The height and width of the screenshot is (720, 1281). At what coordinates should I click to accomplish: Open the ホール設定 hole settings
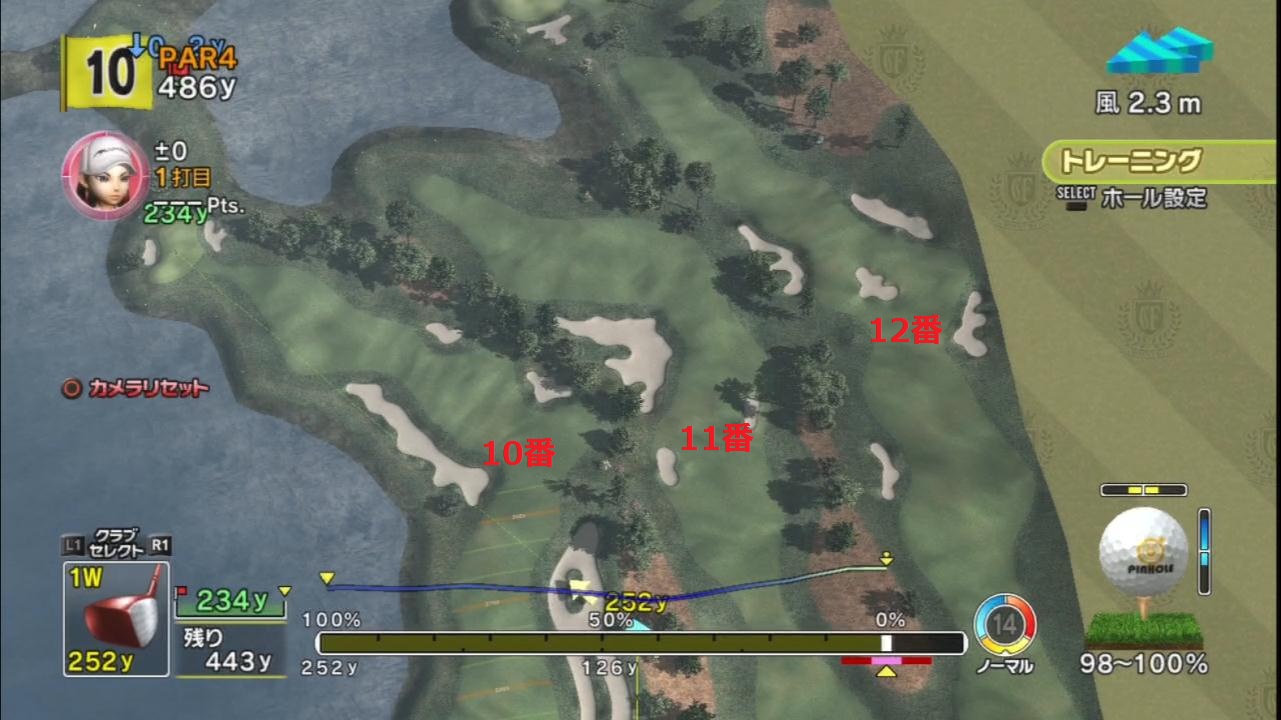tap(1153, 197)
